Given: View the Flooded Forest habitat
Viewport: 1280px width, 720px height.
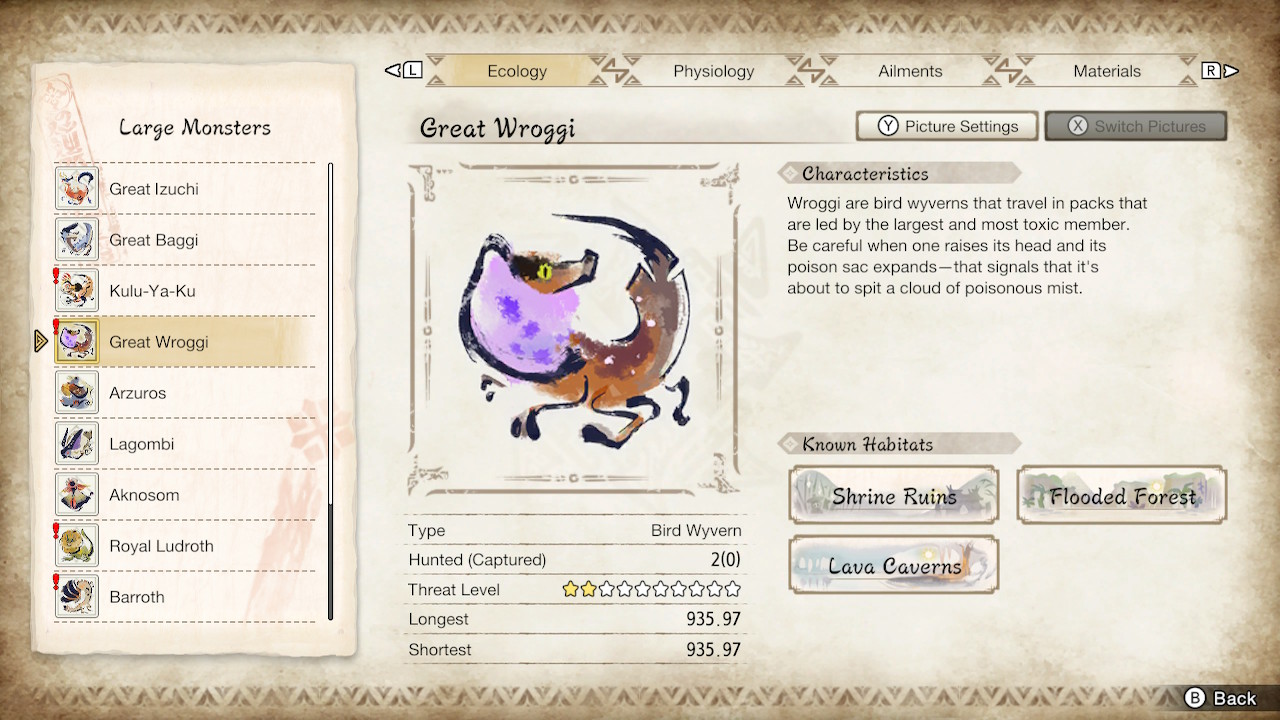Looking at the screenshot, I should (1120, 495).
